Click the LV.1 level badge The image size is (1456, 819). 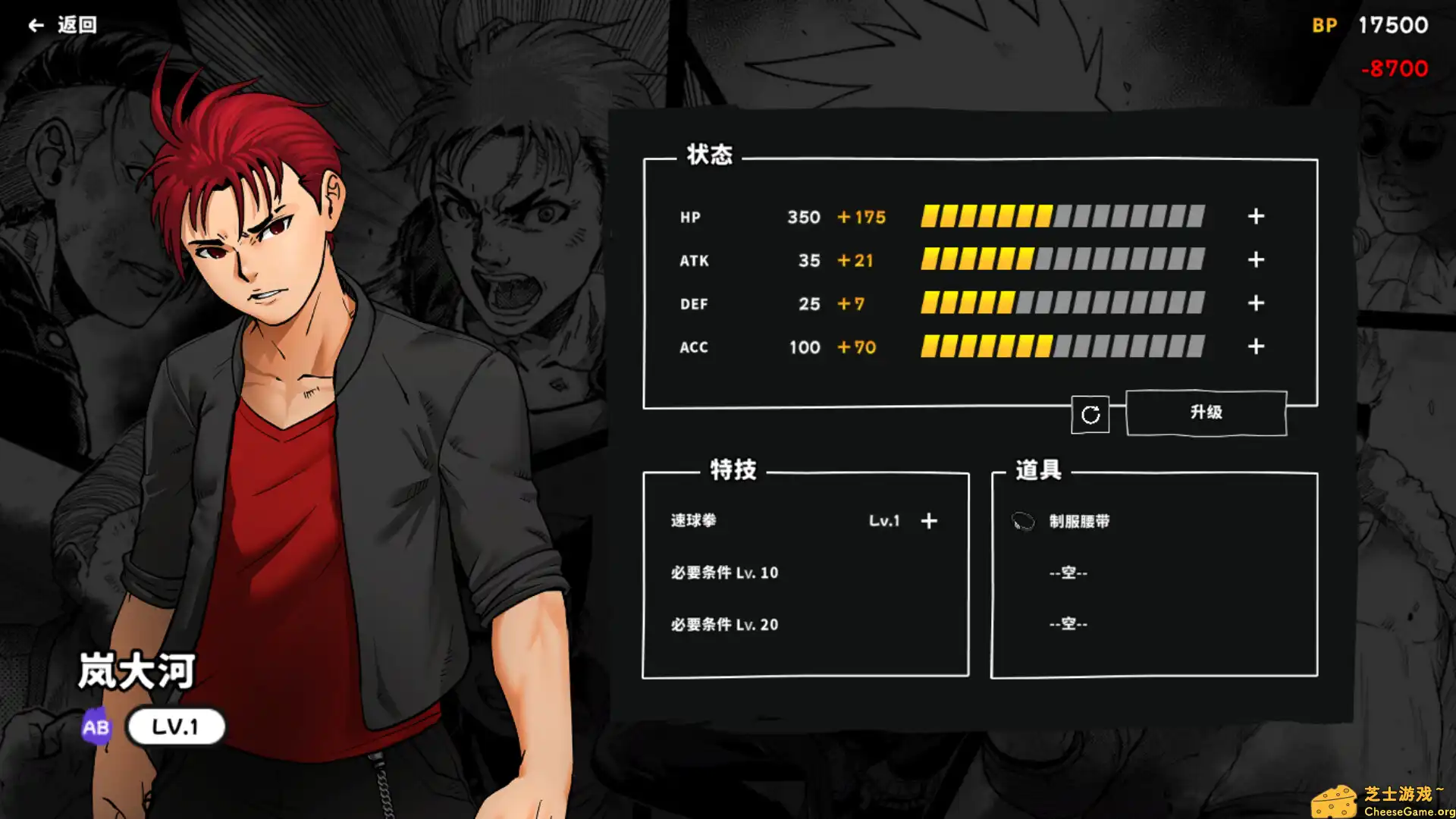tap(176, 726)
